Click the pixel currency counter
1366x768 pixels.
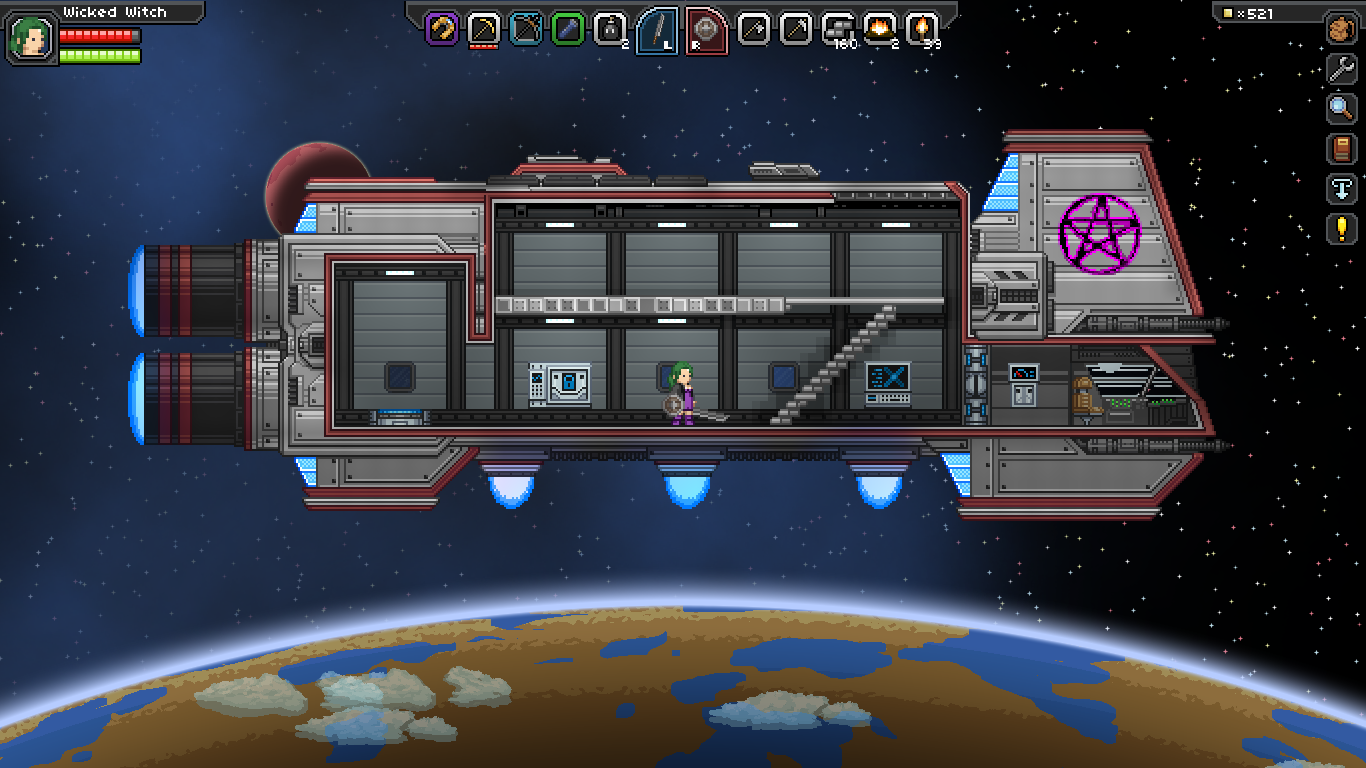[x=1256, y=13]
